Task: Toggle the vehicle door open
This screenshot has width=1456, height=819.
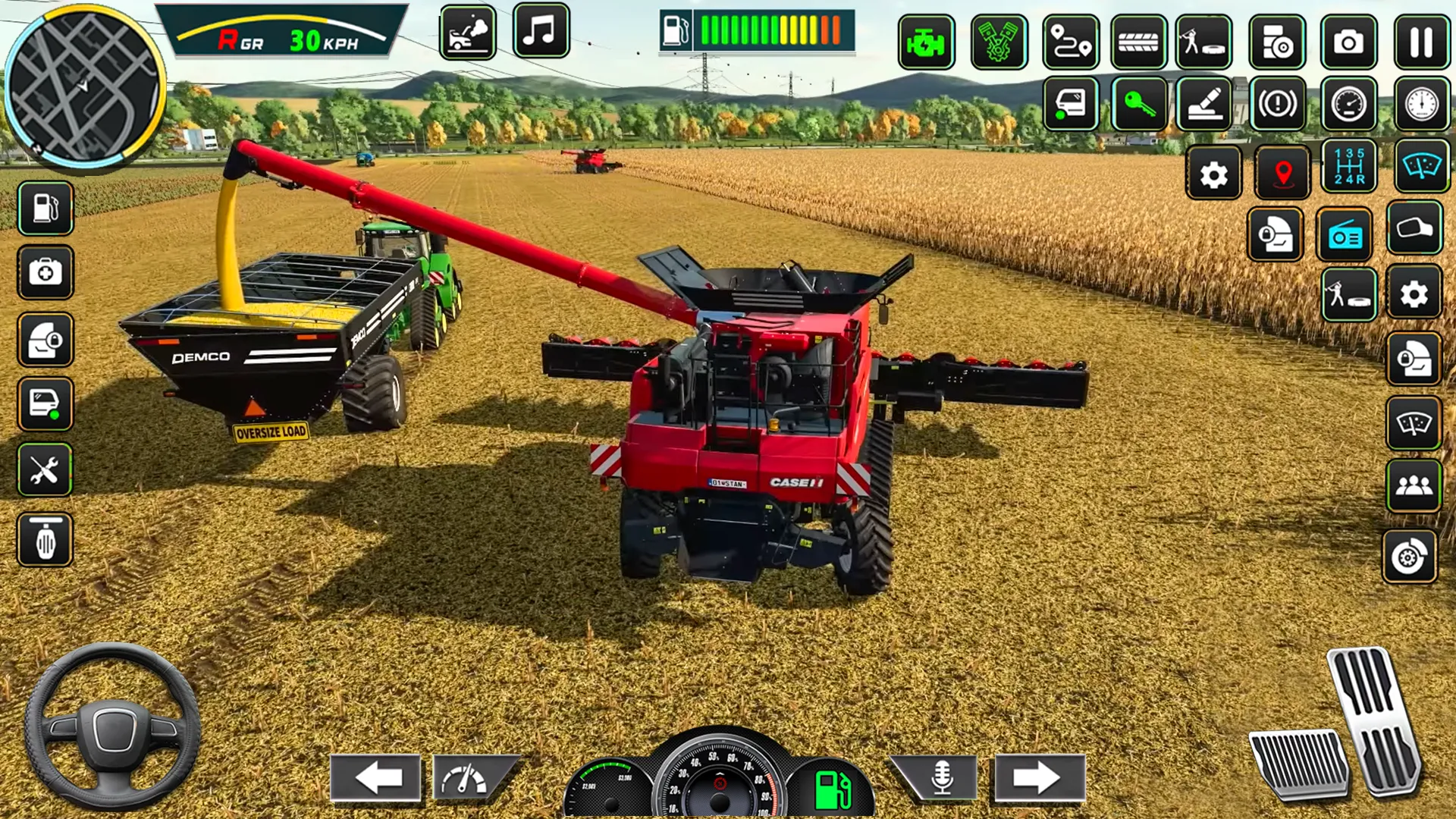Action: (1069, 105)
